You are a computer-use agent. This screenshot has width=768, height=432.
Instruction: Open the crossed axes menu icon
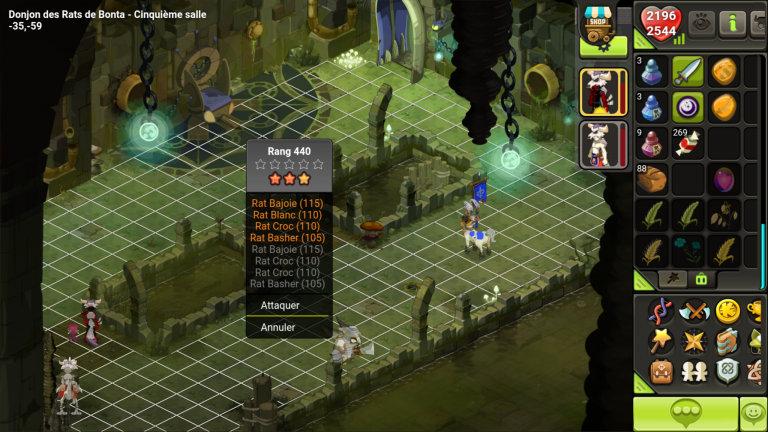693,311
